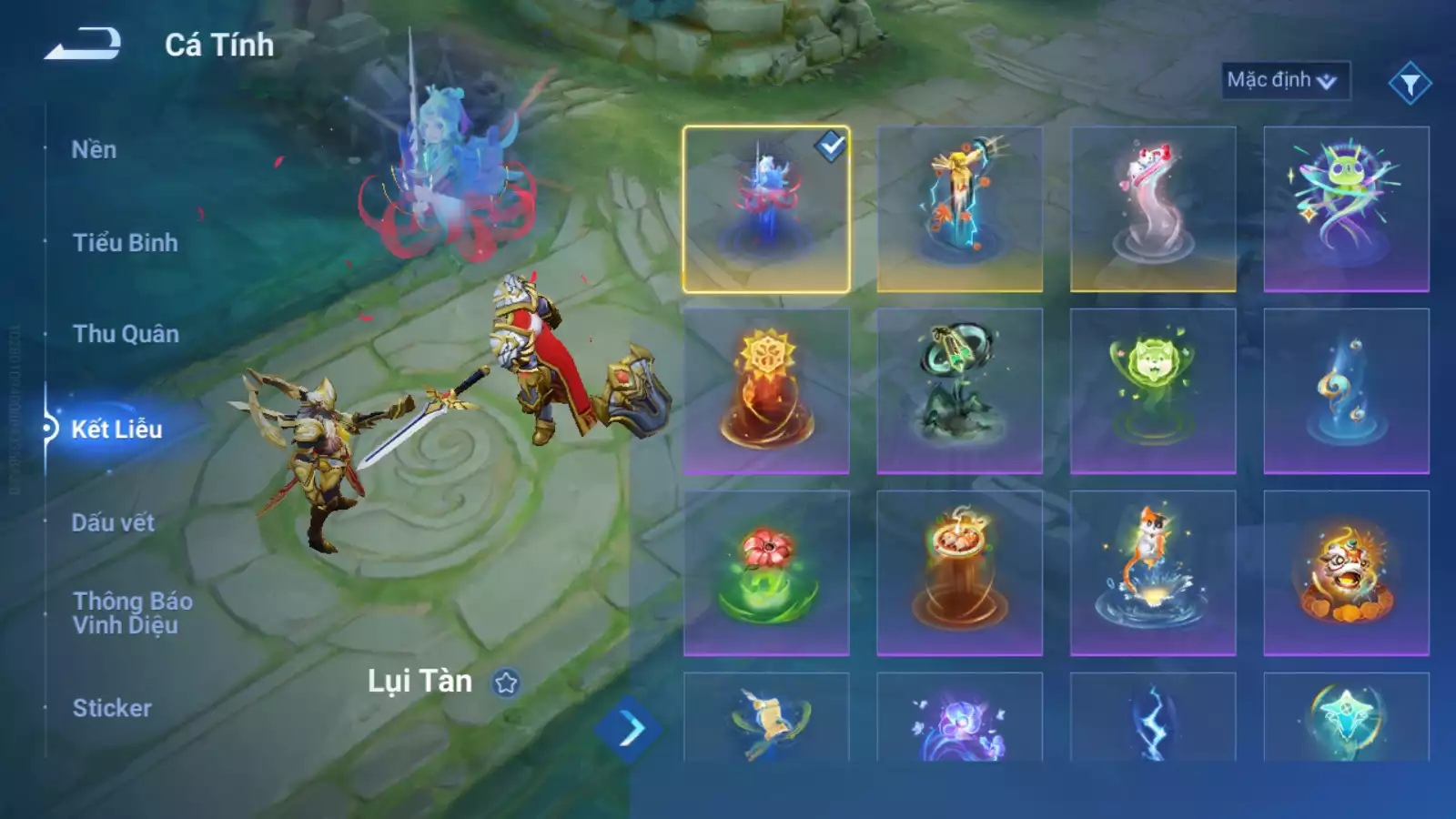Choose the golden sun emblem effect
Screen dimensions: 1456x819
tap(766, 391)
